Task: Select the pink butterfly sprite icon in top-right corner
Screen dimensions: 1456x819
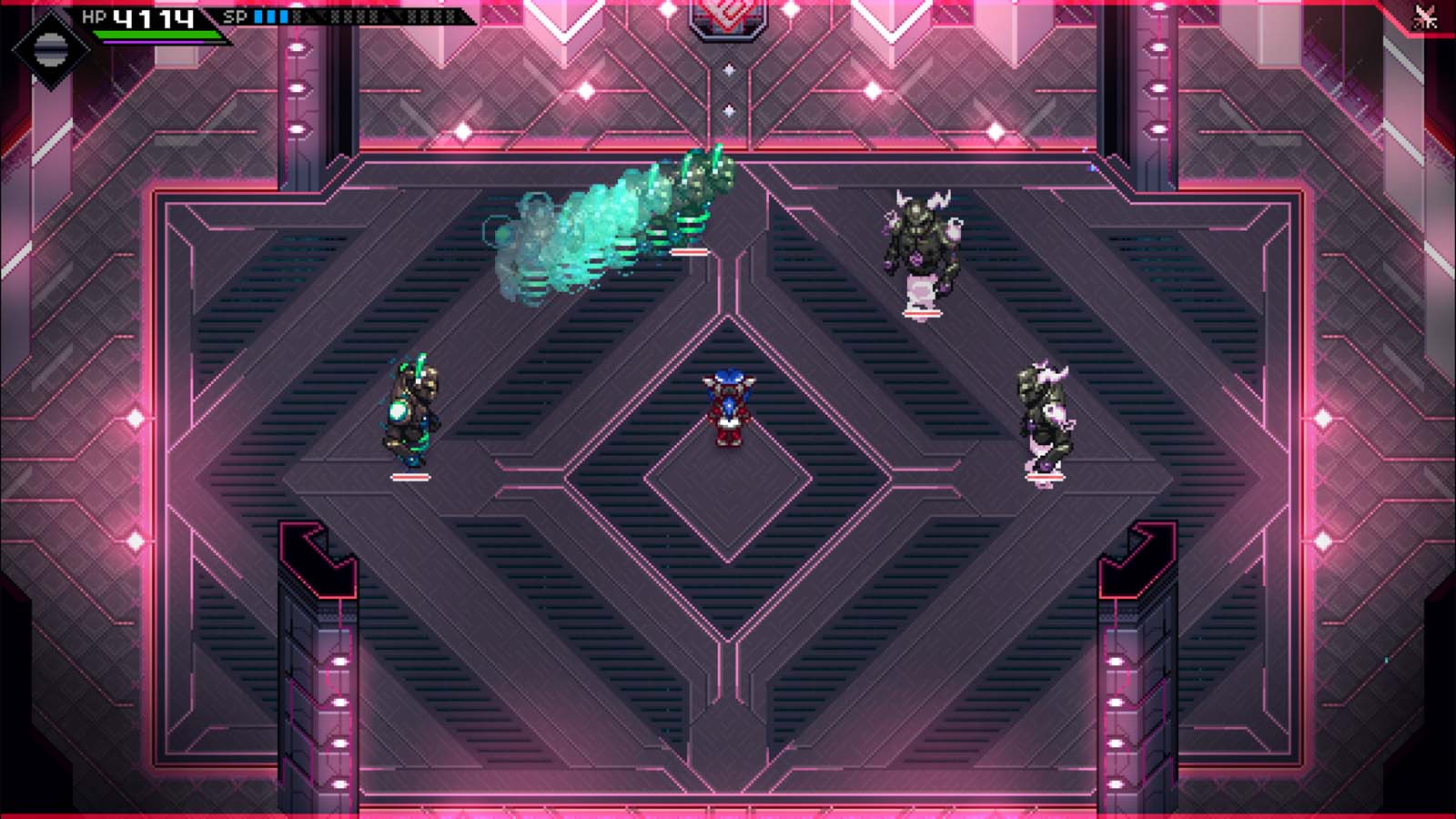Action: click(1424, 17)
